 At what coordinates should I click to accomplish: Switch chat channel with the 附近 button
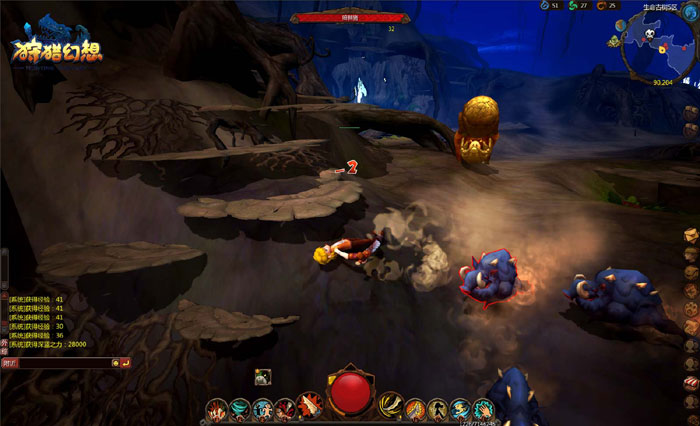pyautogui.click(x=9, y=362)
